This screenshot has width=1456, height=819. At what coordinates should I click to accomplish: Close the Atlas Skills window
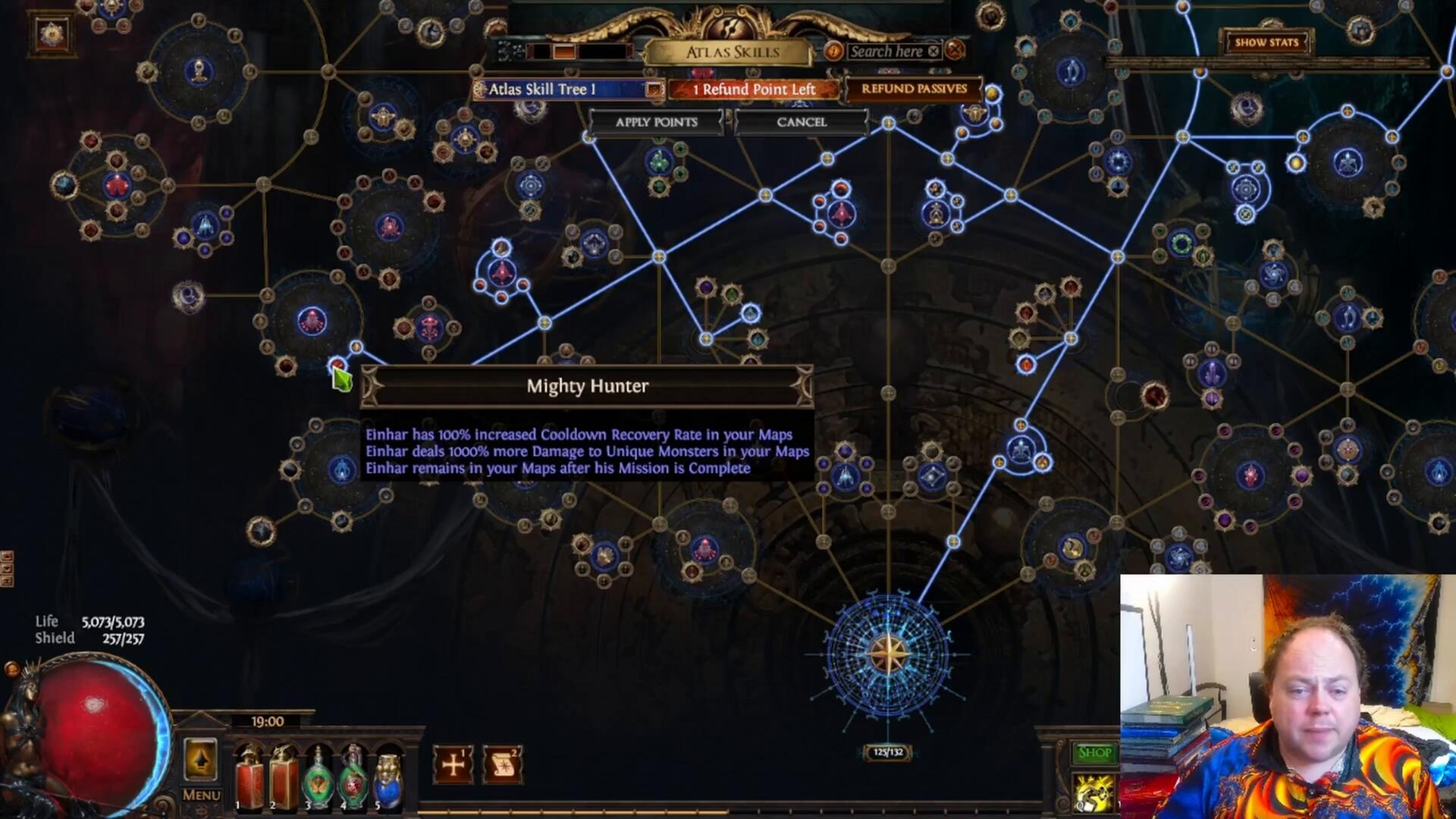[955, 51]
